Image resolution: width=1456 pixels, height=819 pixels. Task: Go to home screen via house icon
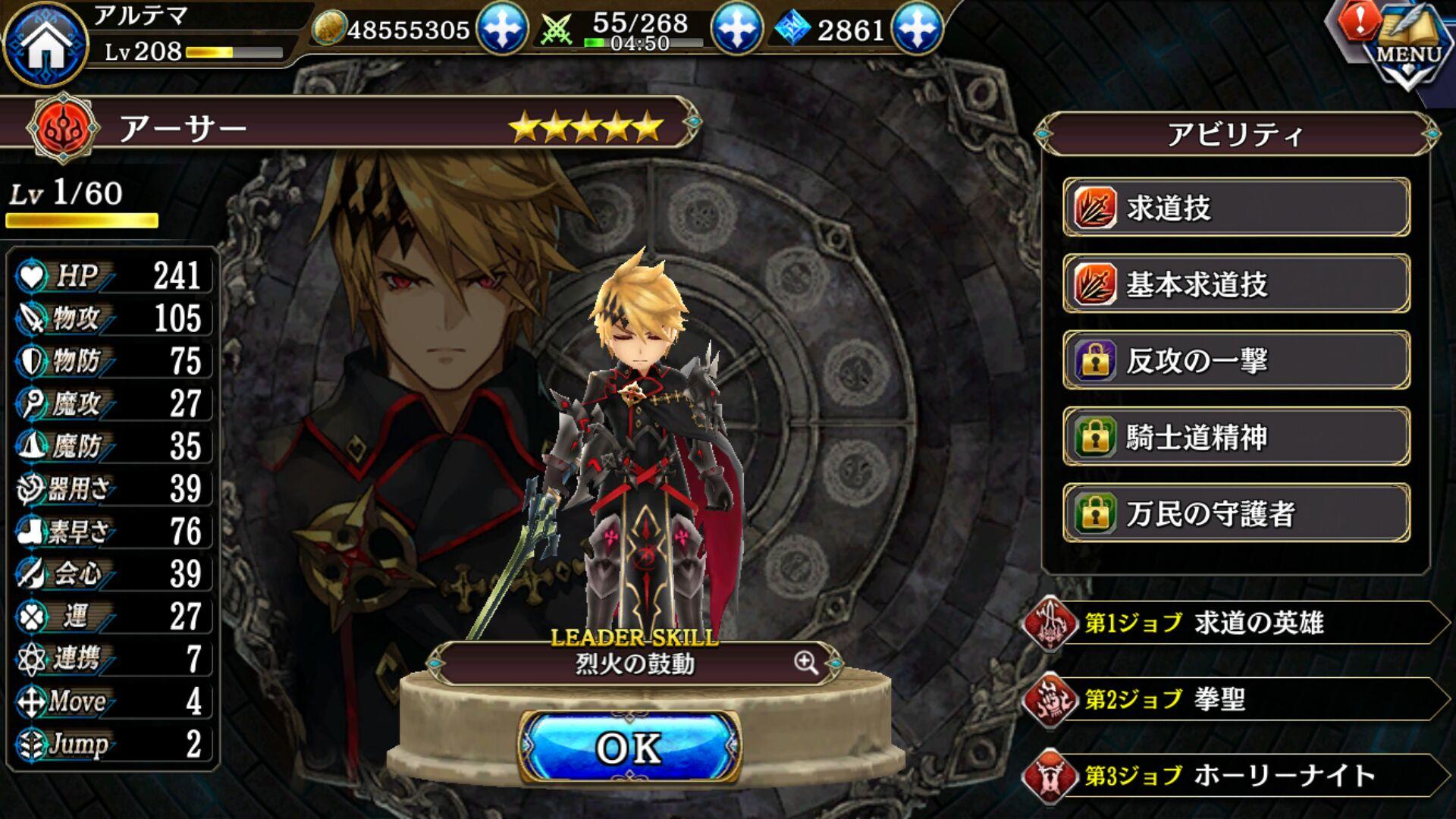(45, 44)
